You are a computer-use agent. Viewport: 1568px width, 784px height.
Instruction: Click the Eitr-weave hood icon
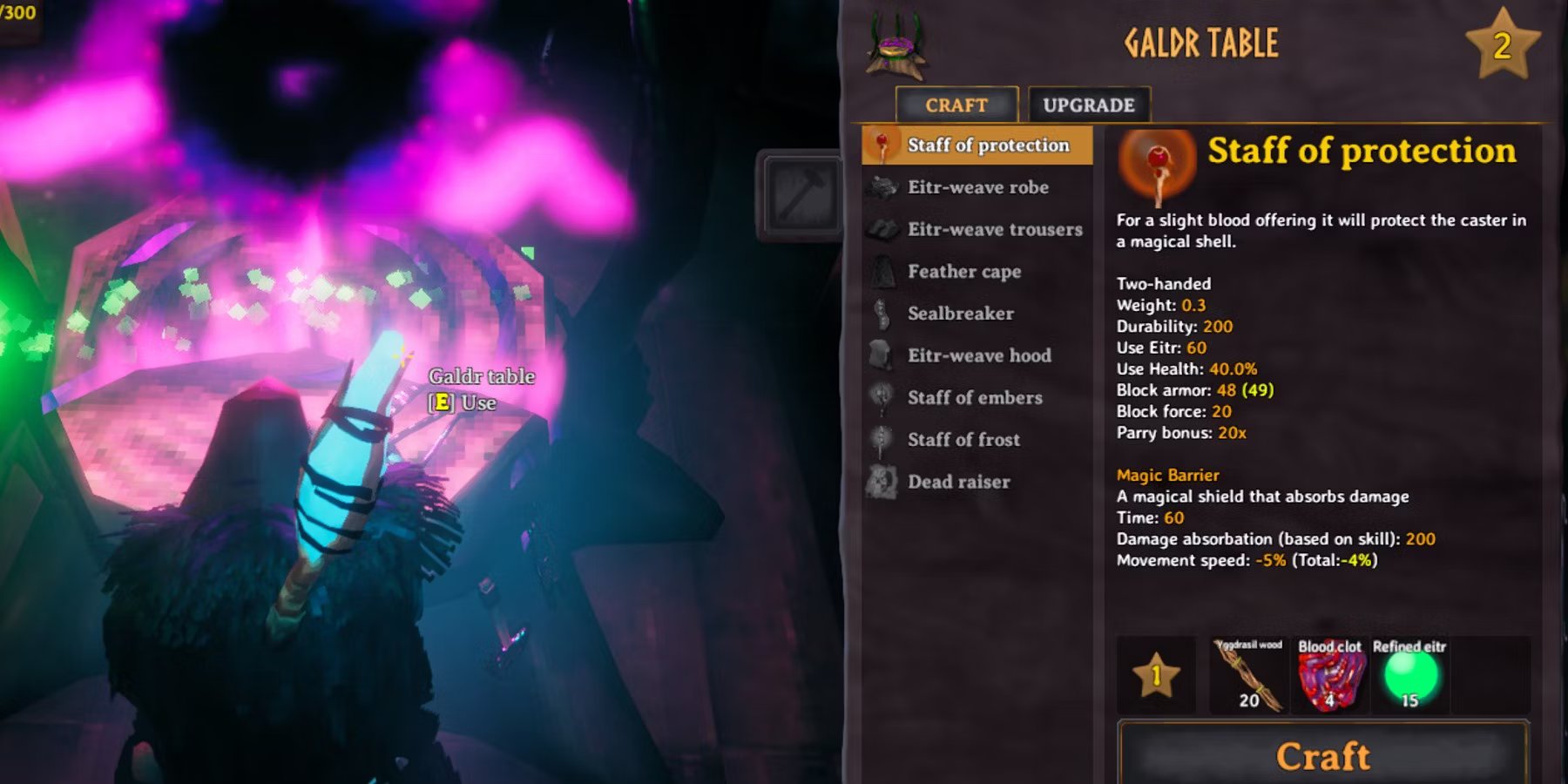tap(882, 355)
